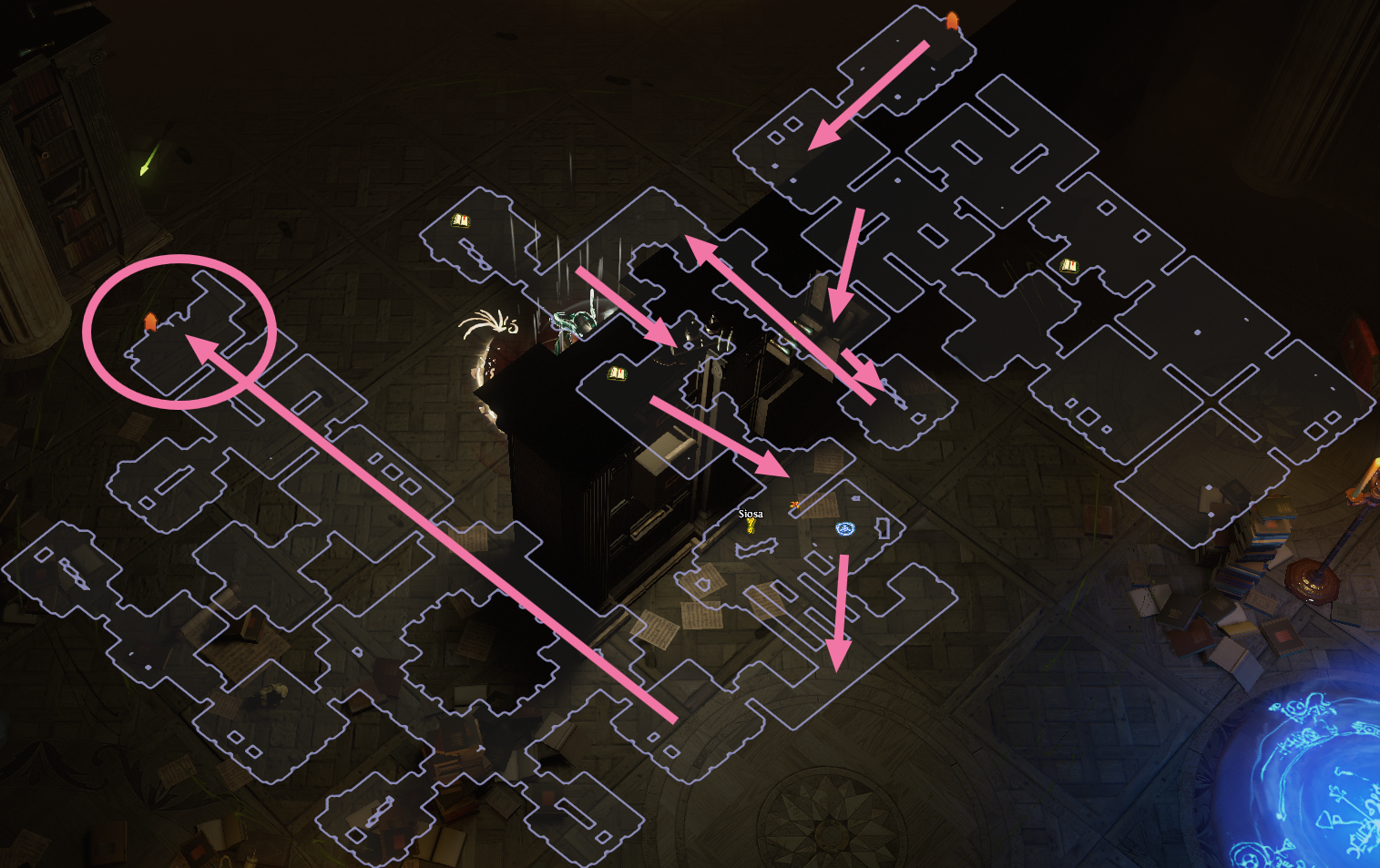Image resolution: width=1380 pixels, height=868 pixels.
Task: Click the book marker nearest the Siosa label
Action: 617,373
